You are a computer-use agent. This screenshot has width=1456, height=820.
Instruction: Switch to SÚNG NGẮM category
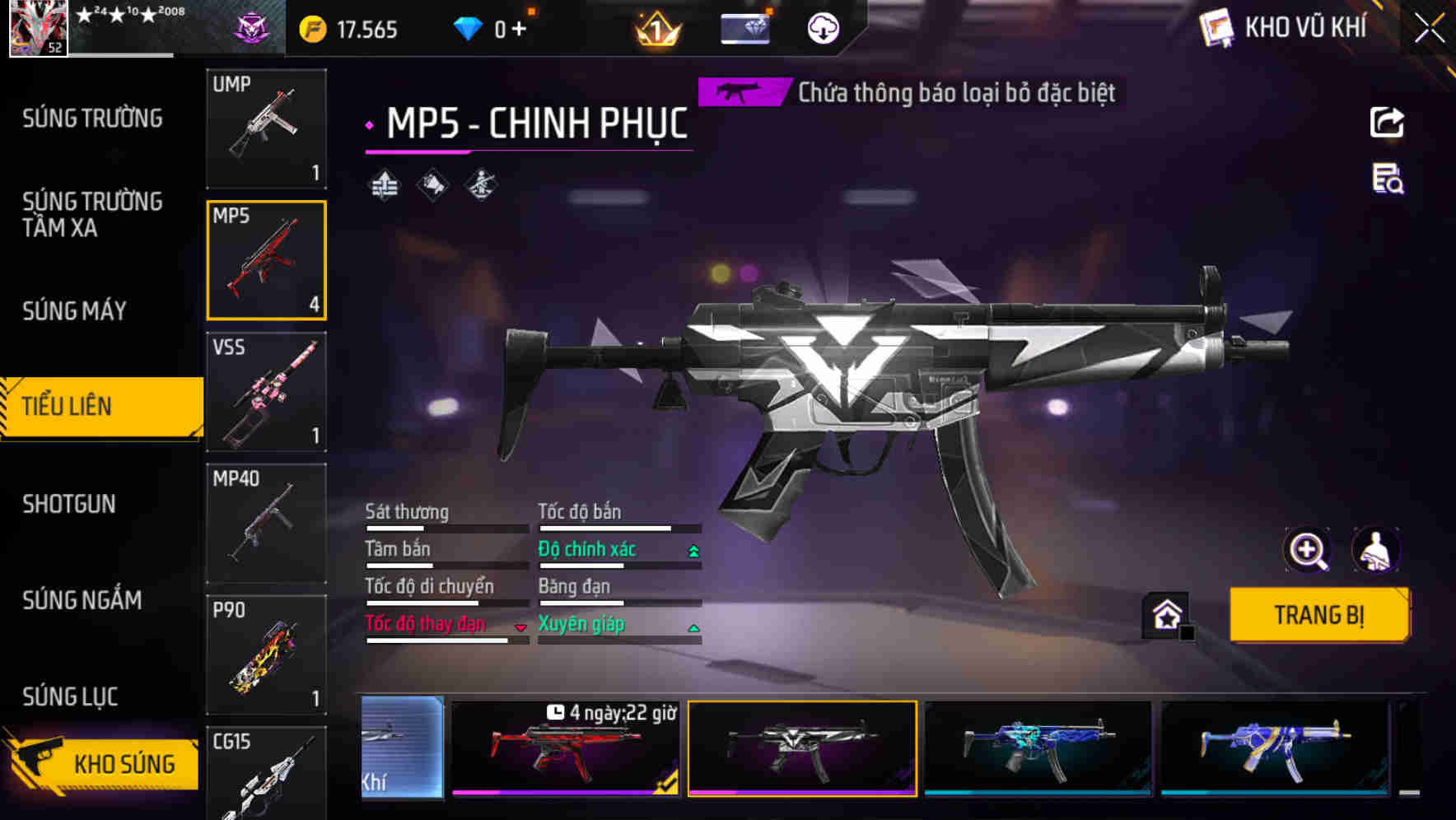(82, 600)
